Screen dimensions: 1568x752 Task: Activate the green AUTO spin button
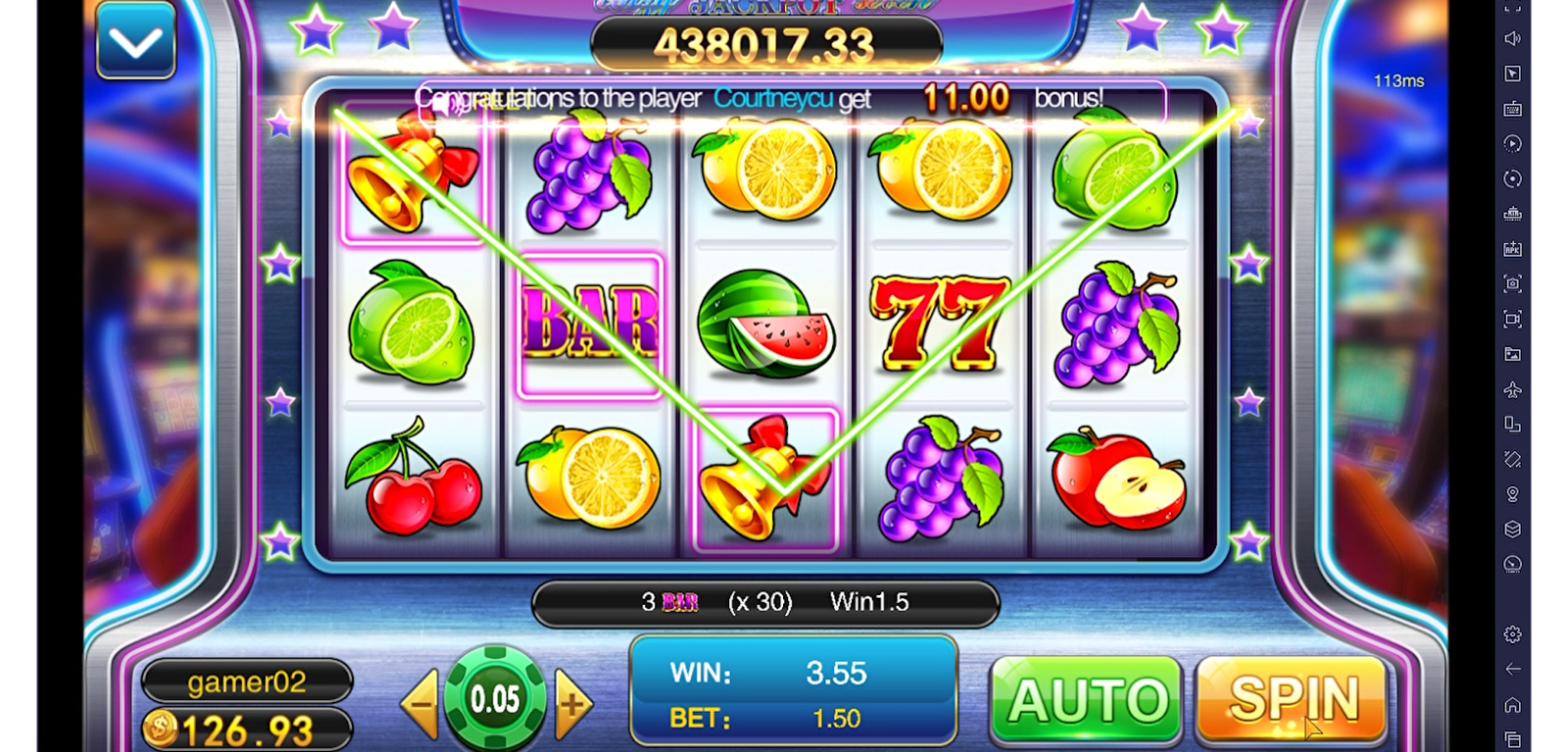coord(1088,700)
